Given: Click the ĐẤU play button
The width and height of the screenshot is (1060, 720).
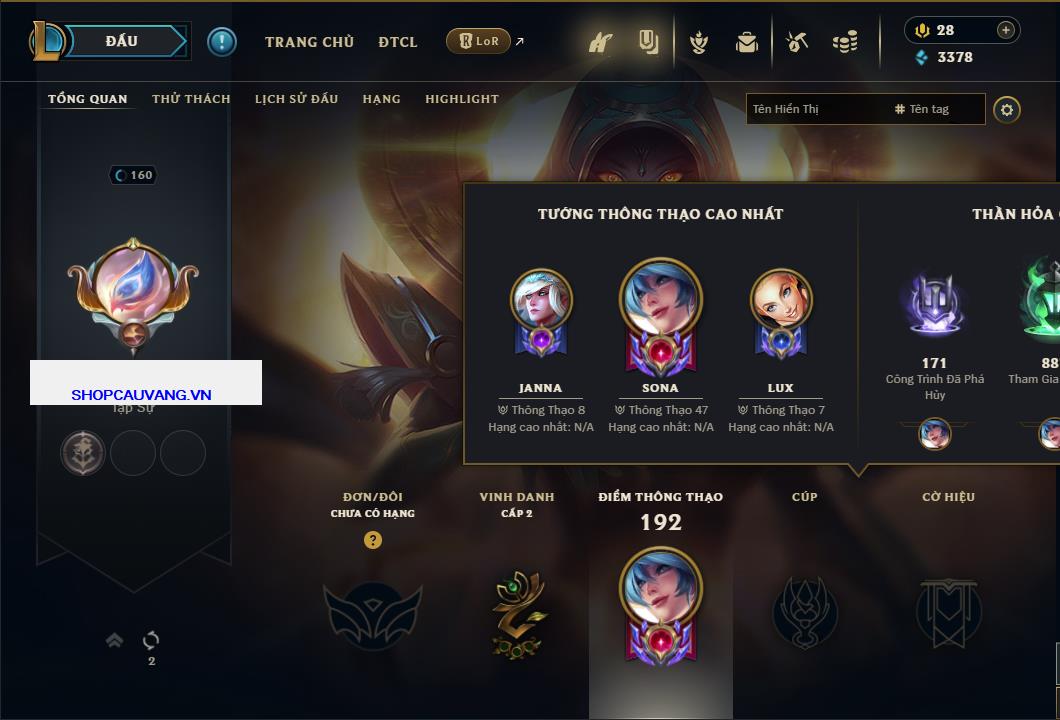Looking at the screenshot, I should (x=122, y=41).
